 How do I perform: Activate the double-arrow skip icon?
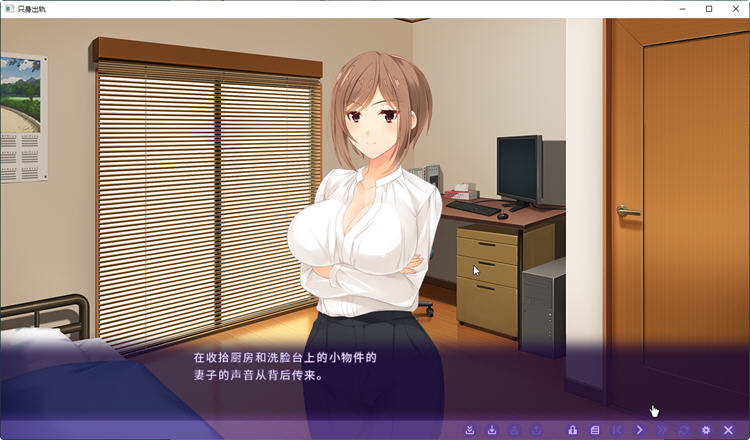pyautogui.click(x=662, y=430)
